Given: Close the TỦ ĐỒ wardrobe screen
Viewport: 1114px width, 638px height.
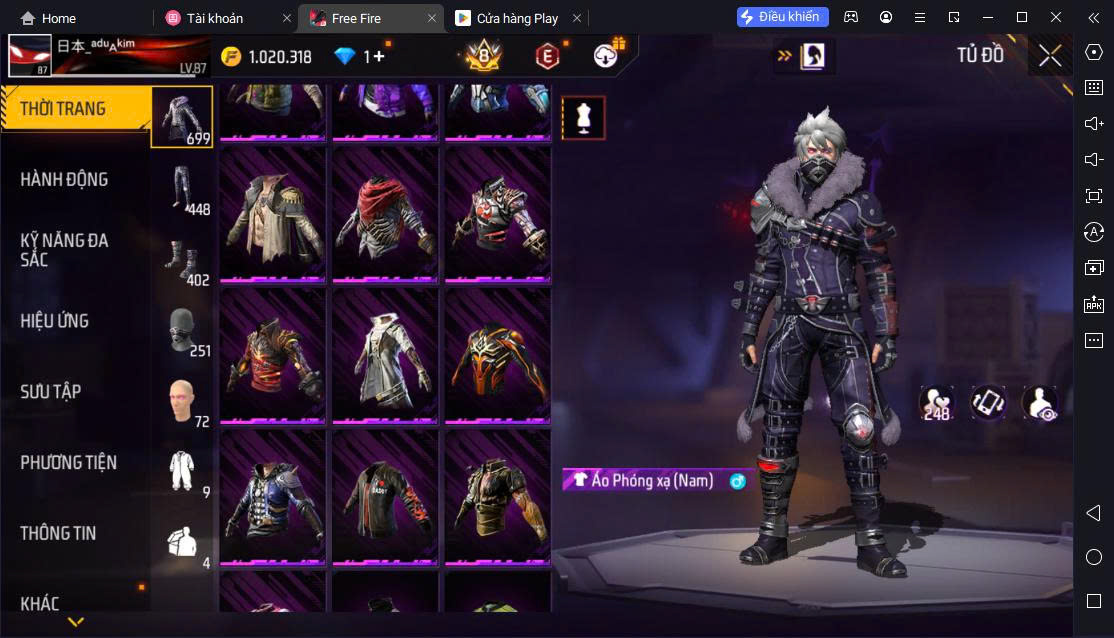Looking at the screenshot, I should click(1049, 56).
